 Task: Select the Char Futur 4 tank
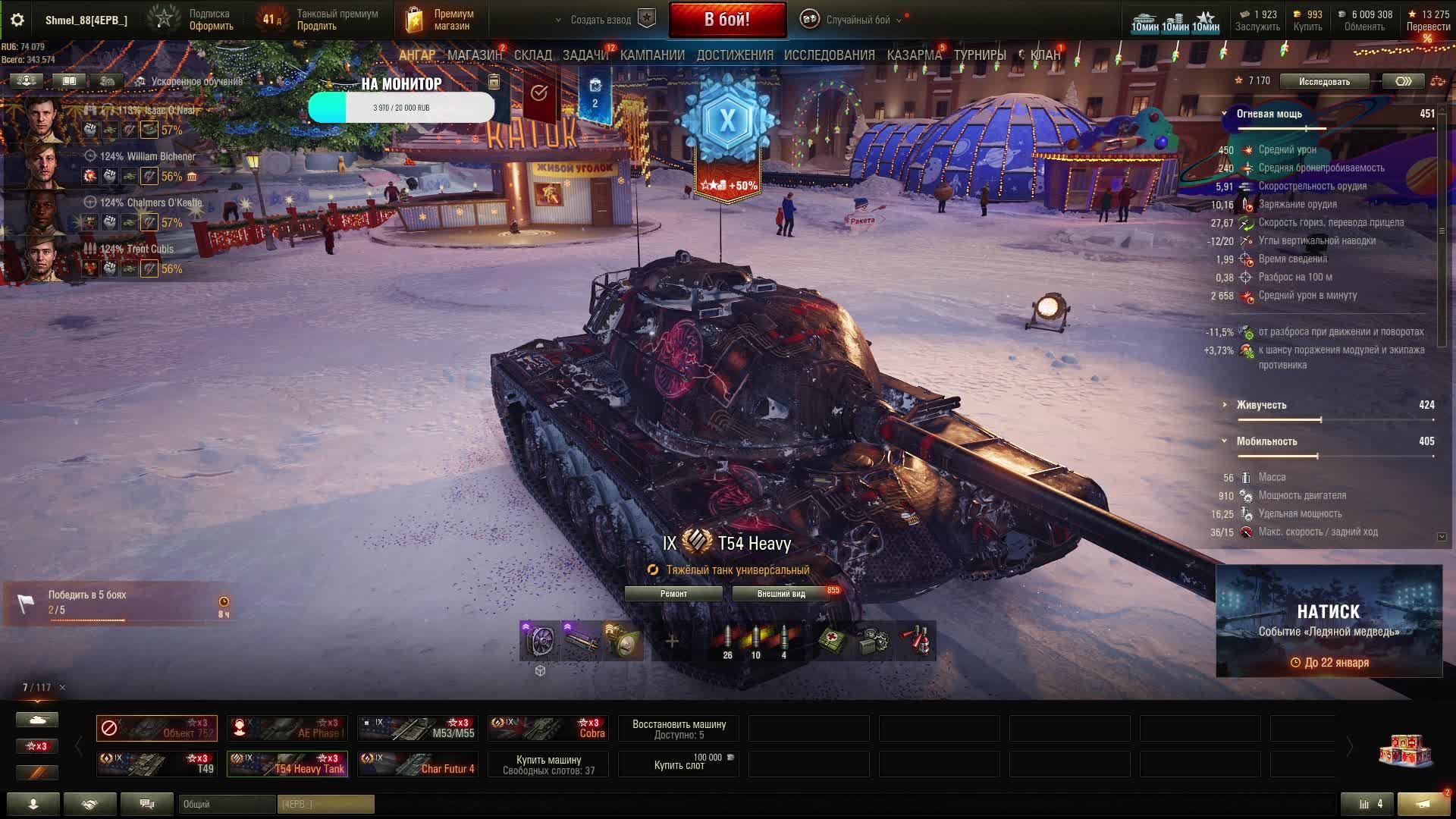418,764
